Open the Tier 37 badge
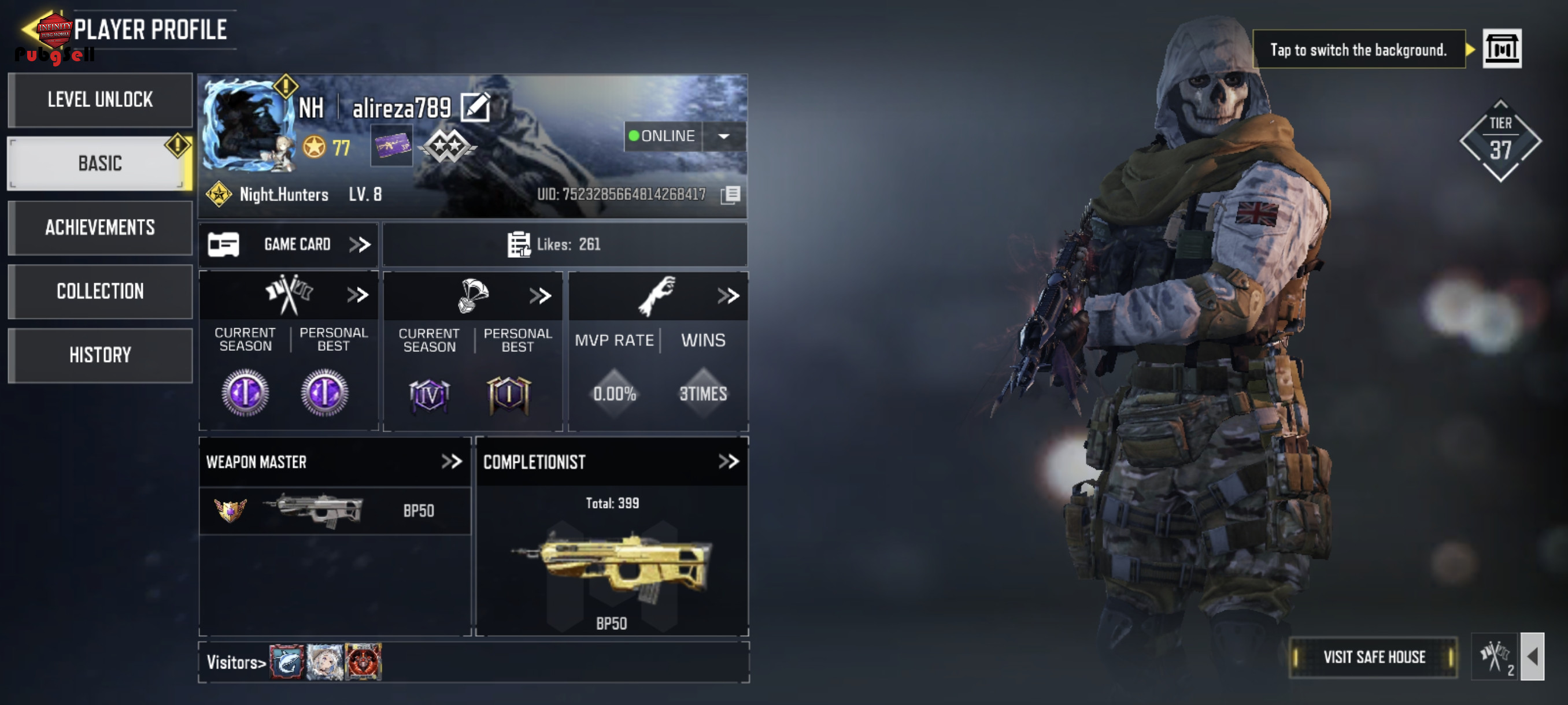The height and width of the screenshot is (705, 1568). click(x=1500, y=141)
